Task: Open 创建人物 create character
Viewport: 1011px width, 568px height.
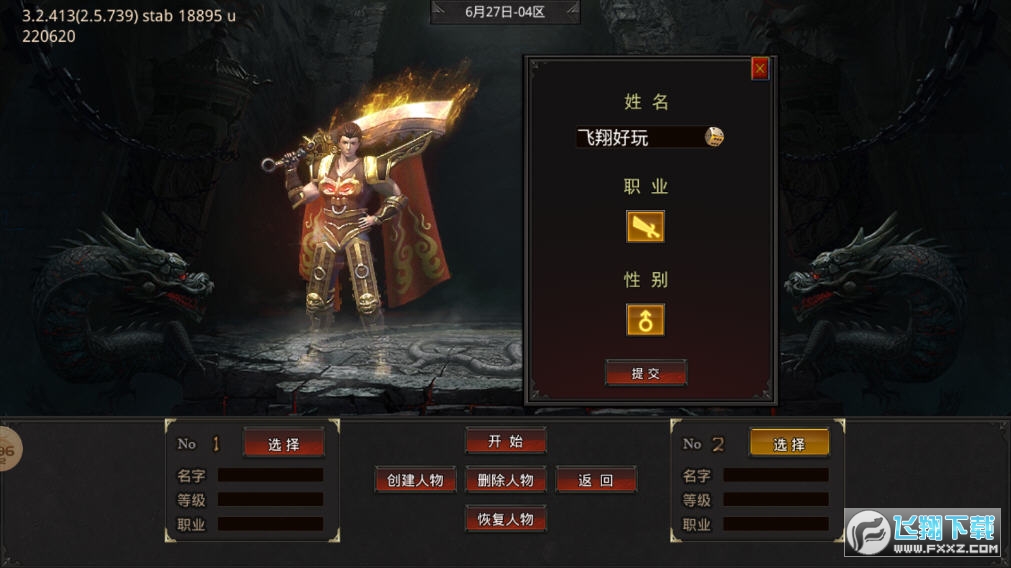Action: [415, 480]
